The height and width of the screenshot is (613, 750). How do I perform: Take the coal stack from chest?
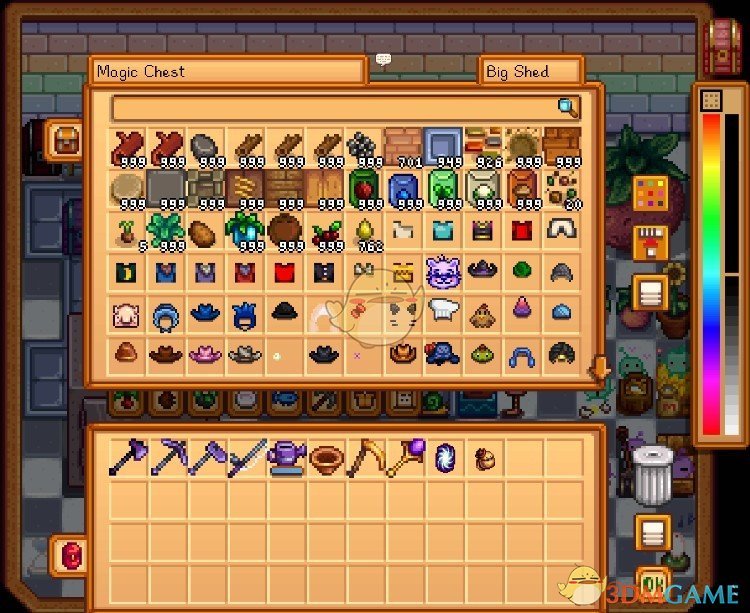(x=363, y=147)
